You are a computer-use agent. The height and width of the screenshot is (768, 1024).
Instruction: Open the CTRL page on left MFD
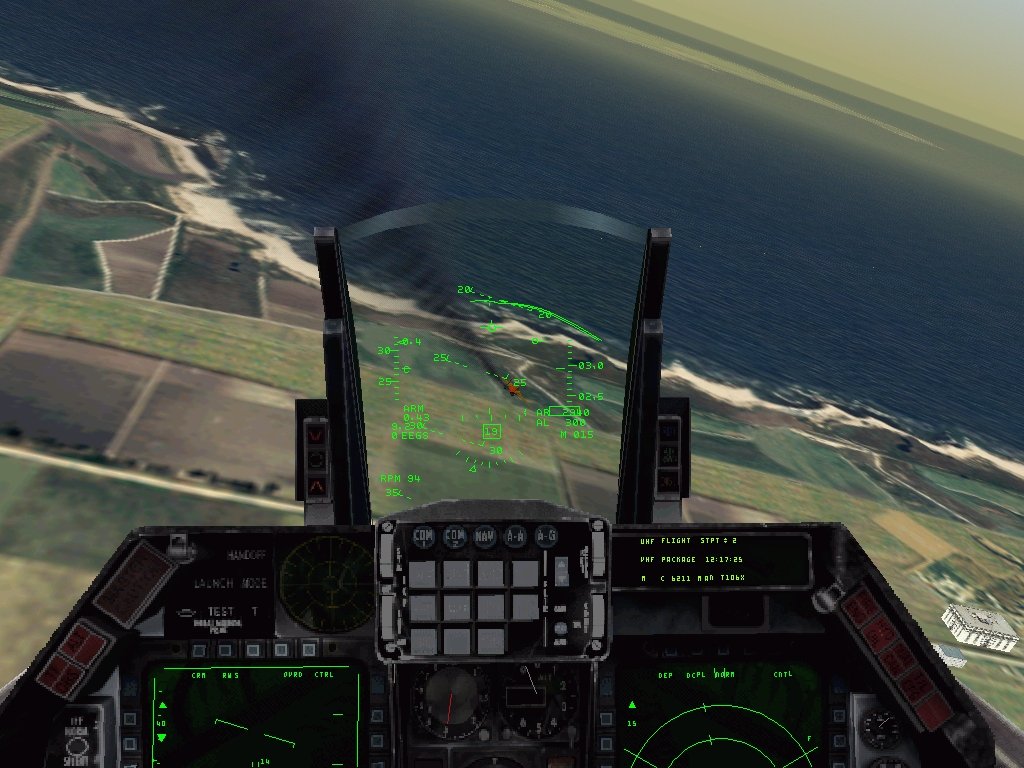tap(324, 675)
